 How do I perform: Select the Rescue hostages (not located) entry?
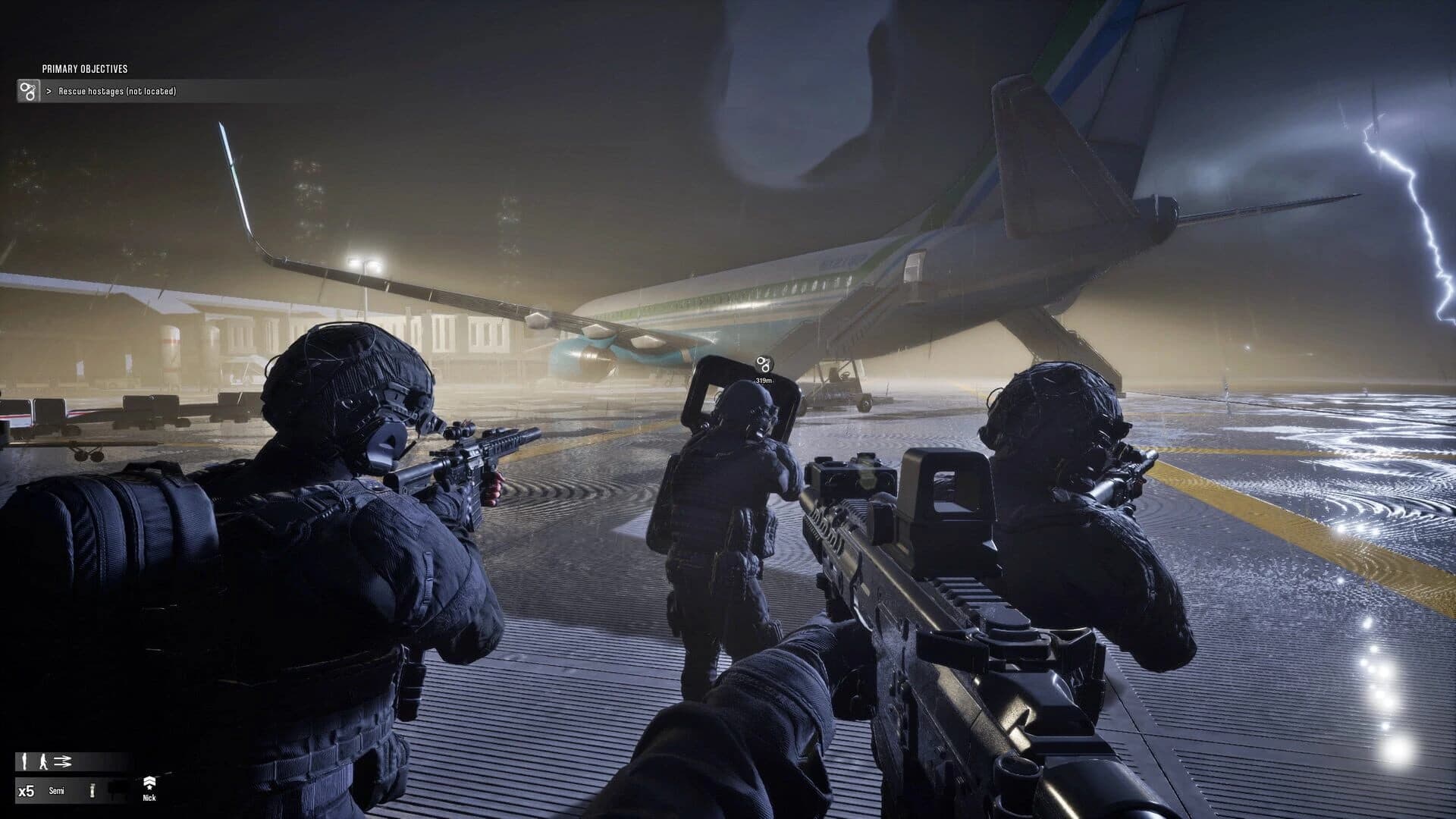[x=118, y=91]
